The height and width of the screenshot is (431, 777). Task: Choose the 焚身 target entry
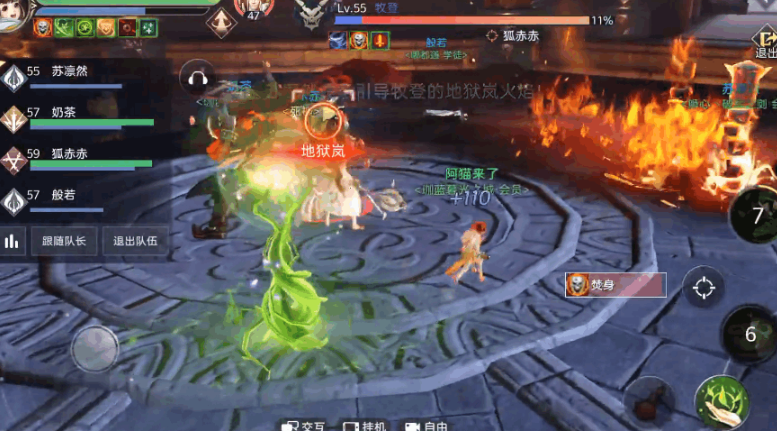614,285
